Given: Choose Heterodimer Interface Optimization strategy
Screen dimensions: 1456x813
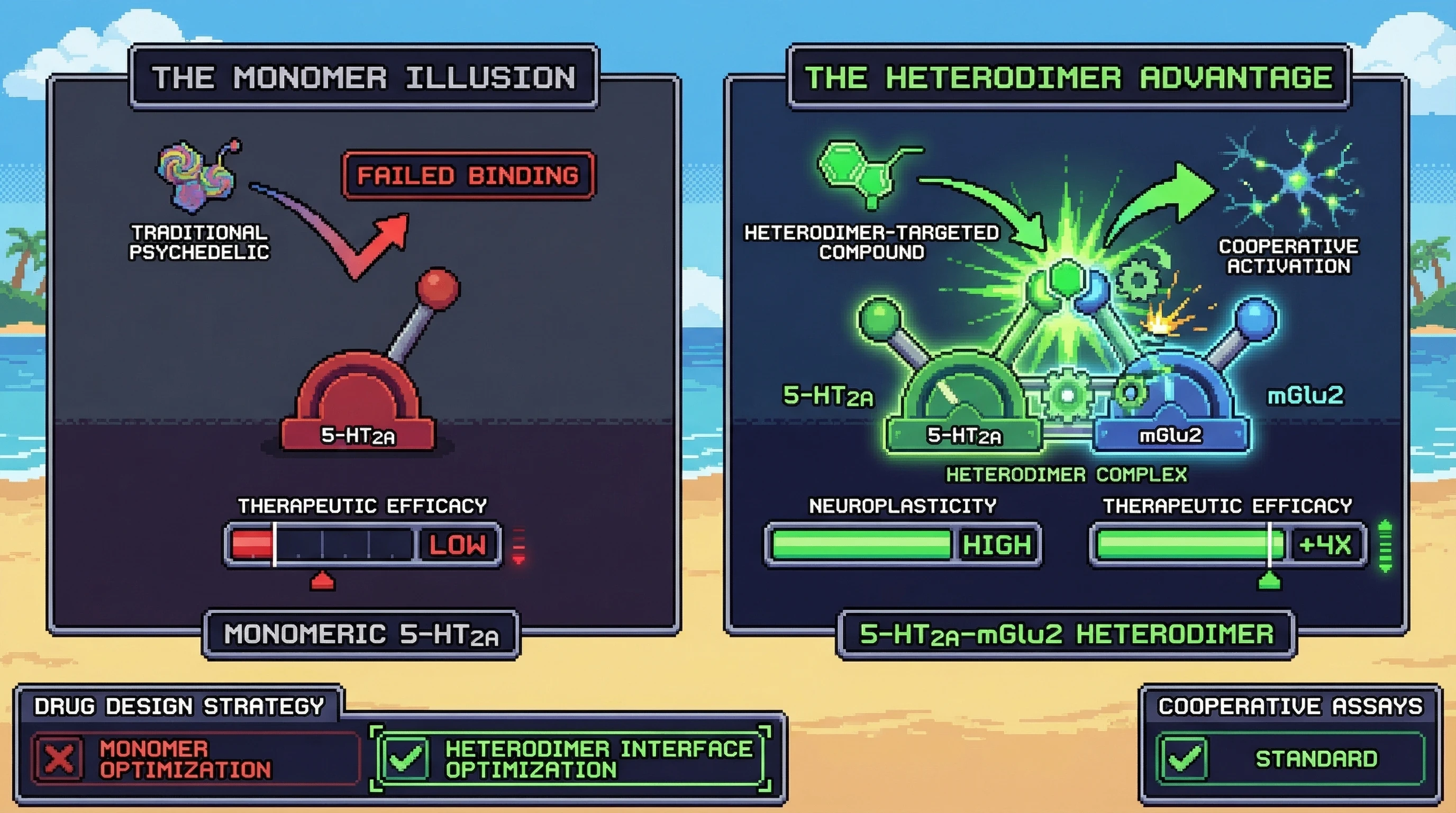Looking at the screenshot, I should [571, 758].
